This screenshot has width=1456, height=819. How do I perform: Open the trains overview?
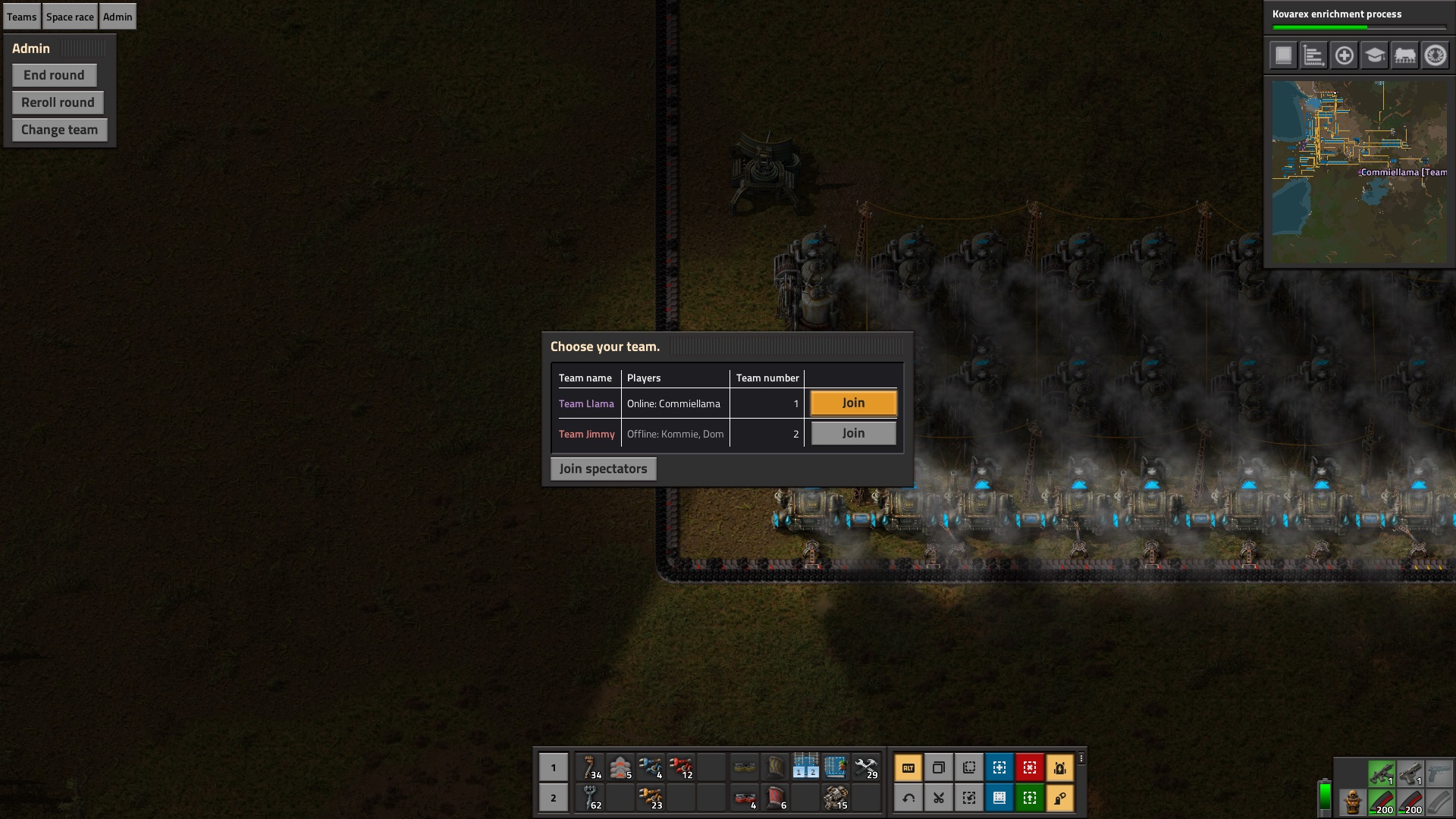click(x=1404, y=55)
